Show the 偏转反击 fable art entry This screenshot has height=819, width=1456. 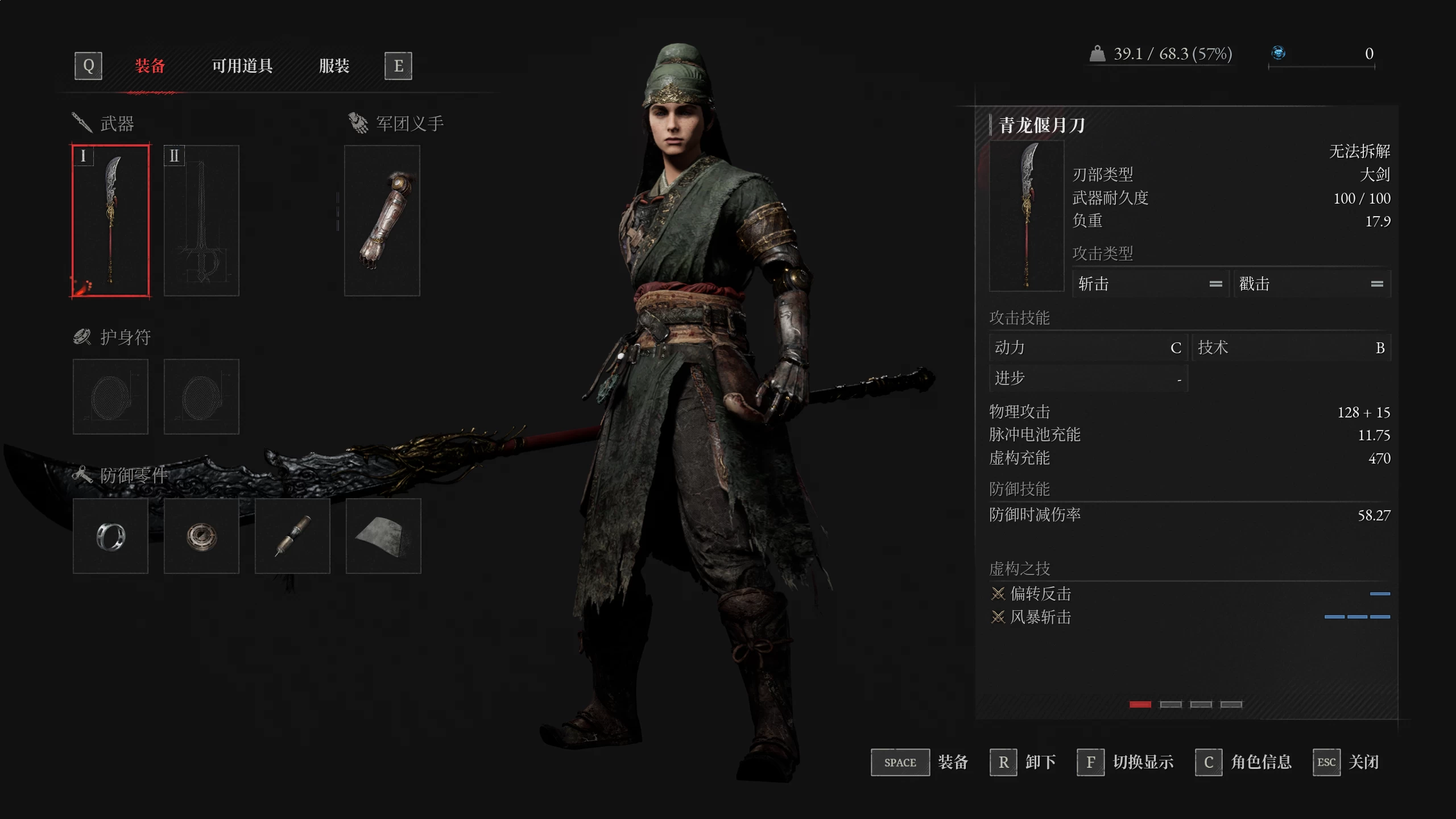(1041, 594)
